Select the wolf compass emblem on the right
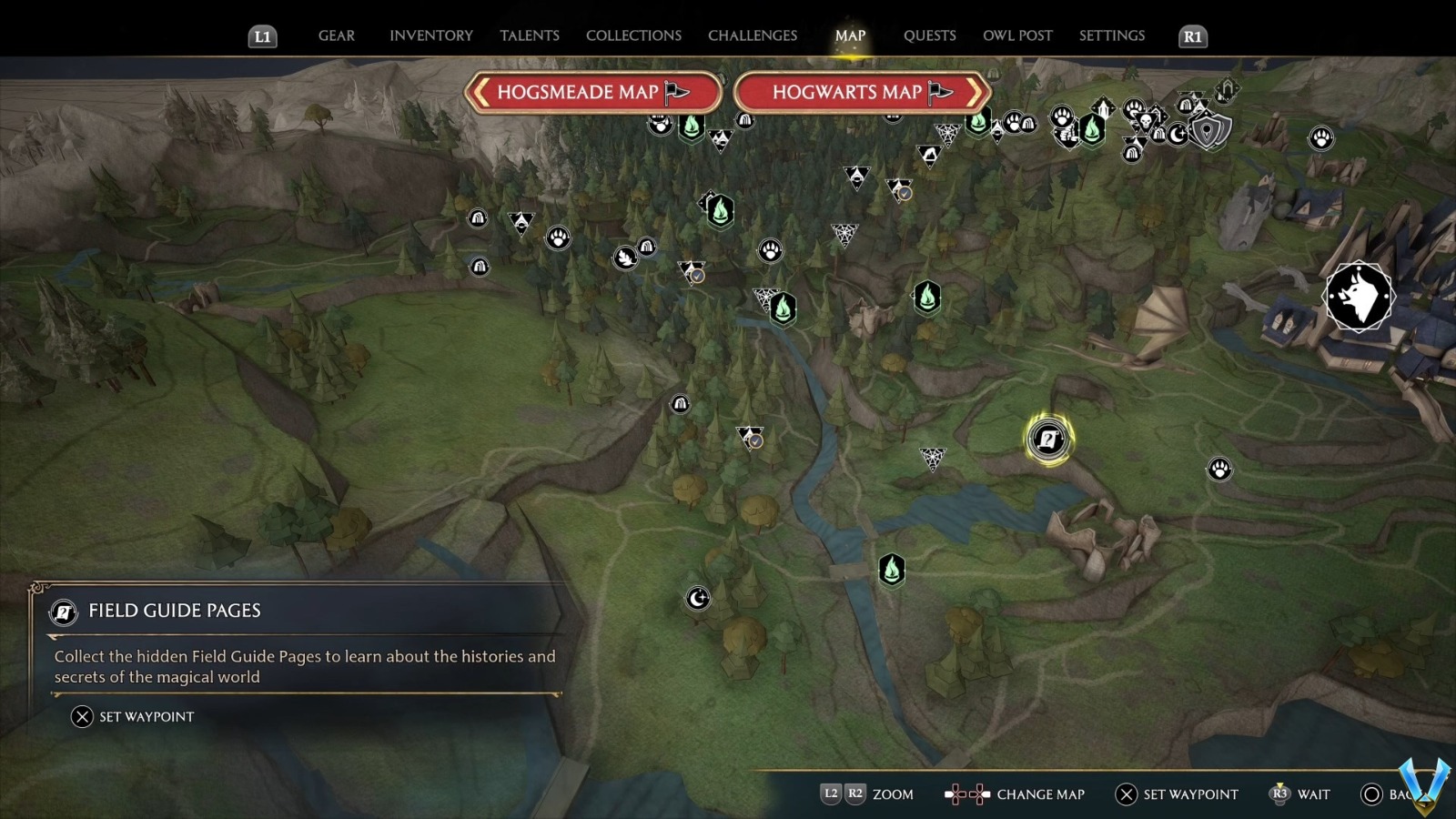1456x819 pixels. tap(1359, 297)
